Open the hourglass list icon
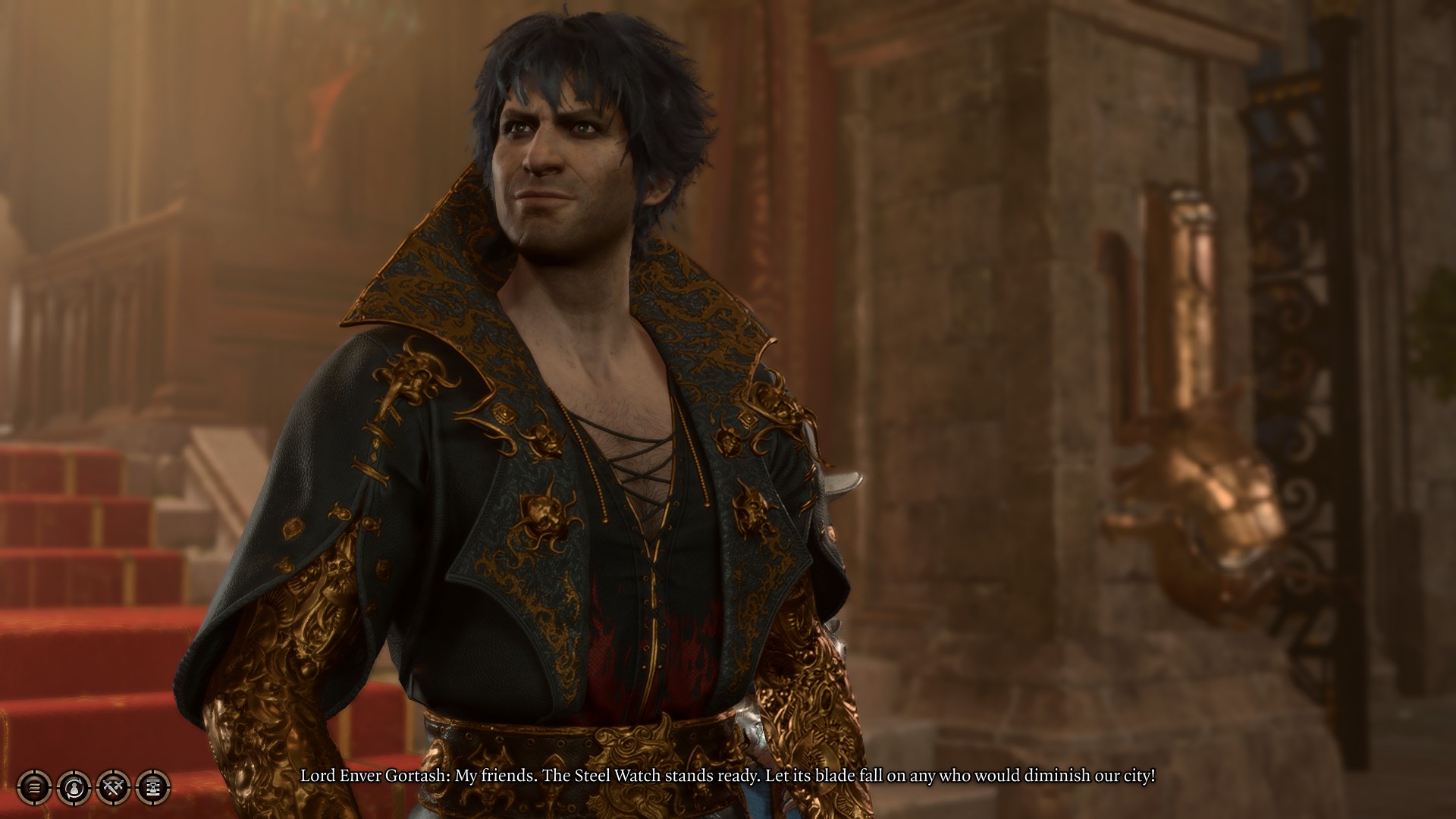Image resolution: width=1456 pixels, height=819 pixels. [152, 788]
